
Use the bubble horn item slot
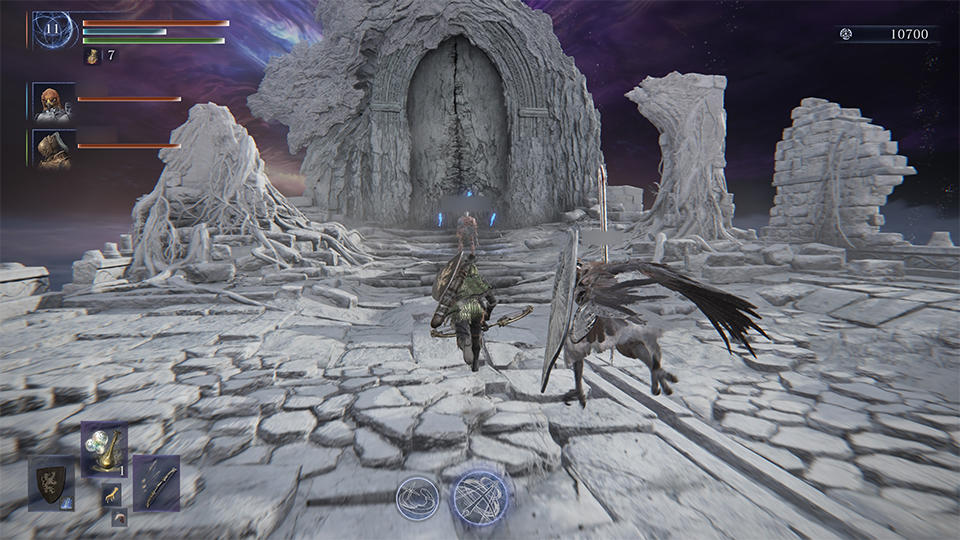click(102, 449)
